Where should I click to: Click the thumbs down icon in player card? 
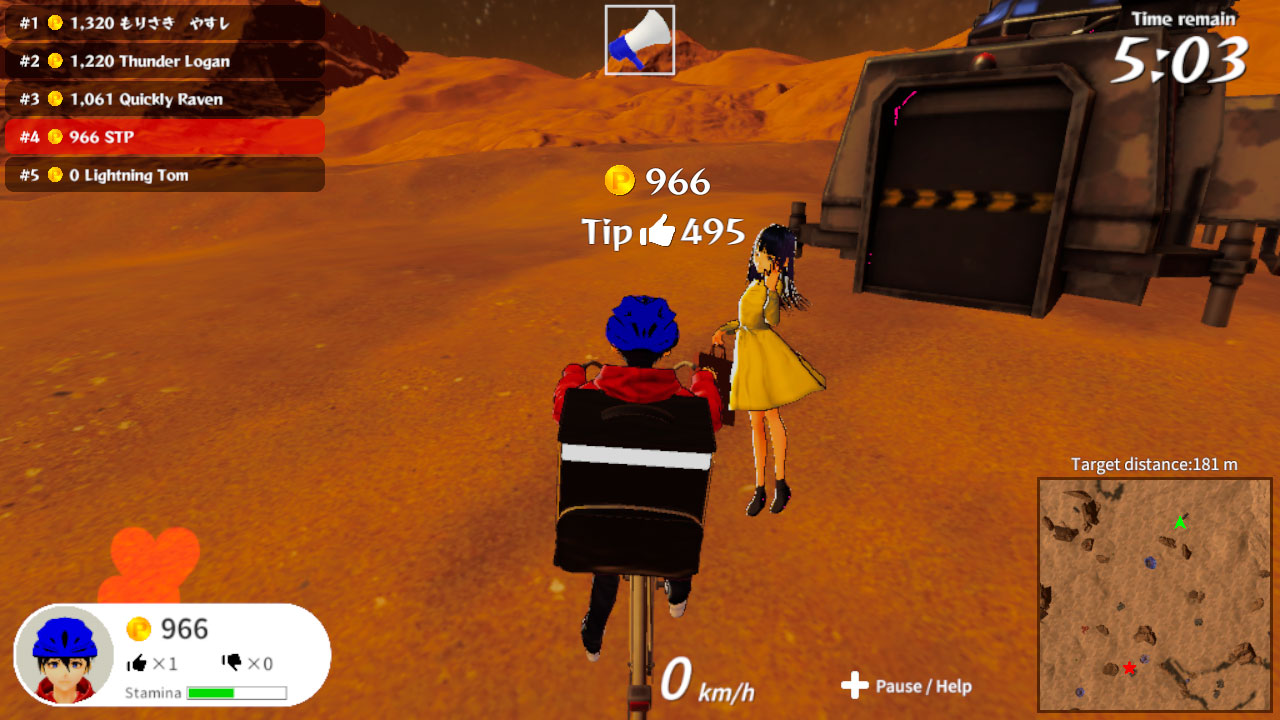[233, 662]
